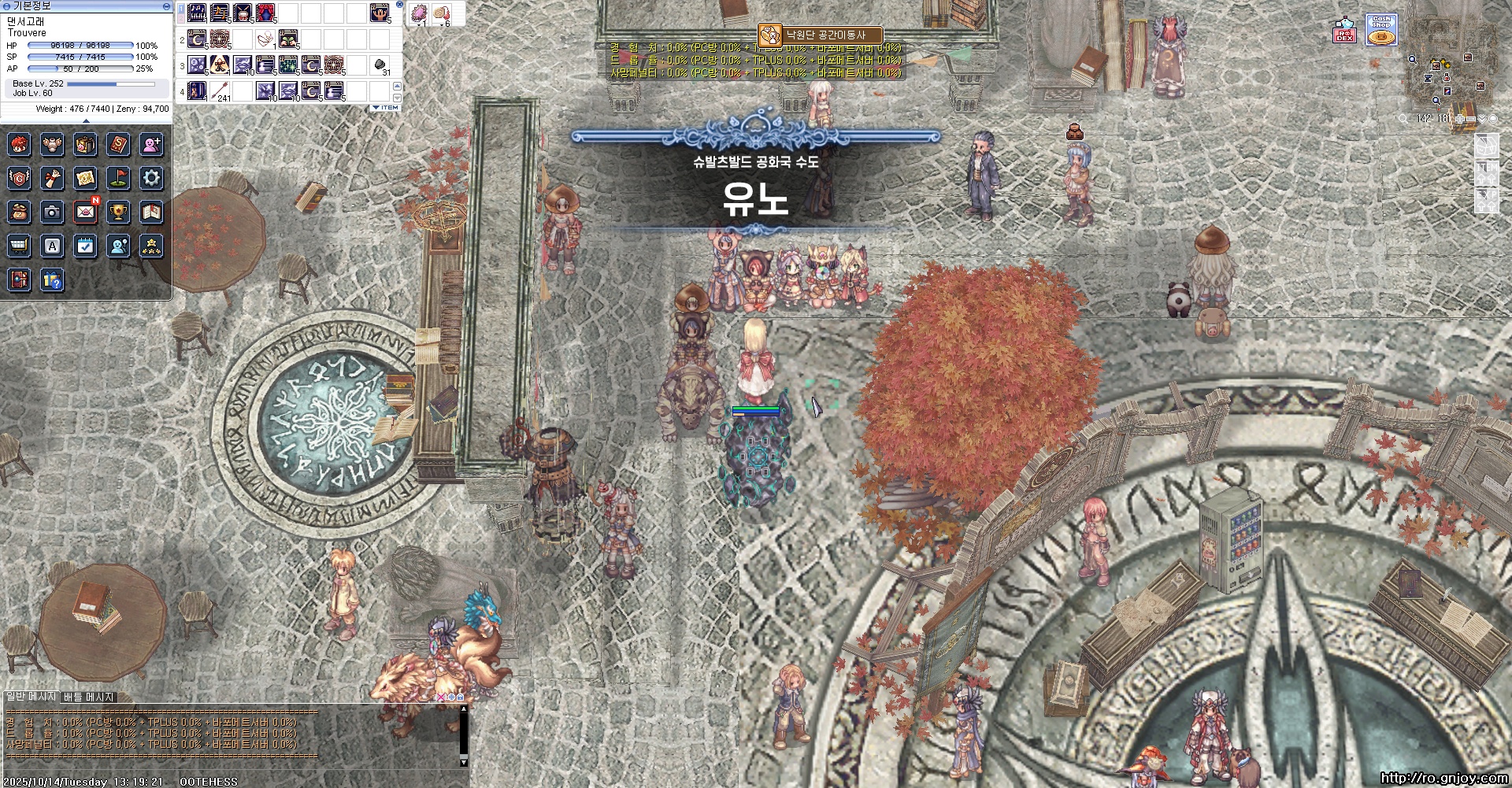1512x788 pixels.
Task: Toggle the ITEM dropdown under the hotbar
Action: coord(386,107)
